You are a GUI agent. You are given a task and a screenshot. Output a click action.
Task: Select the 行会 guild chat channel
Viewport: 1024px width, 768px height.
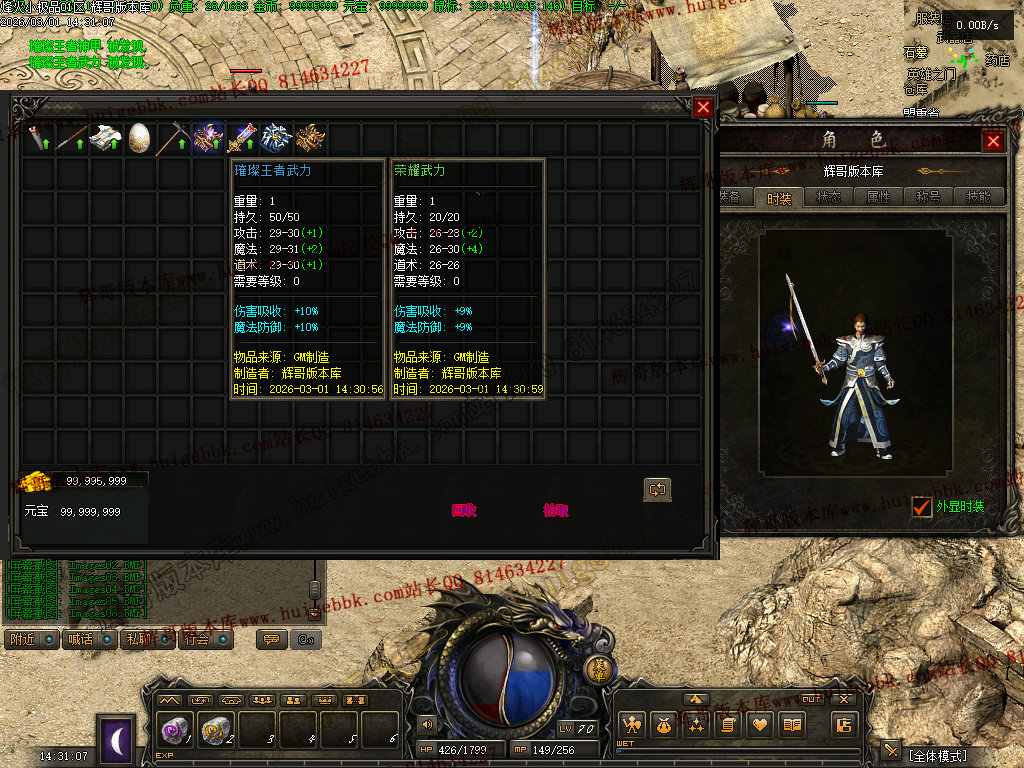[204, 639]
